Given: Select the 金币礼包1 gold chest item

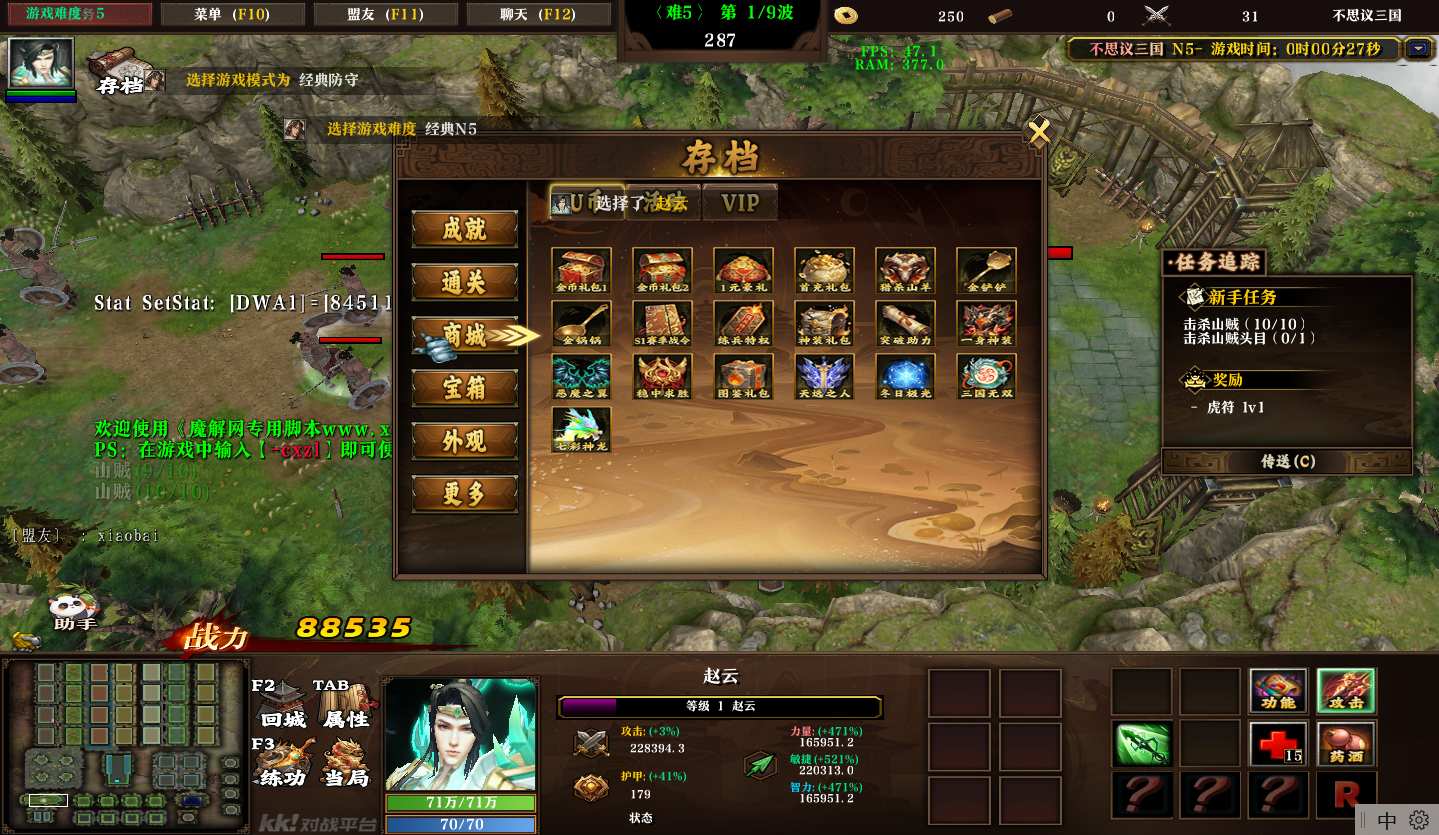Looking at the screenshot, I should [x=581, y=270].
